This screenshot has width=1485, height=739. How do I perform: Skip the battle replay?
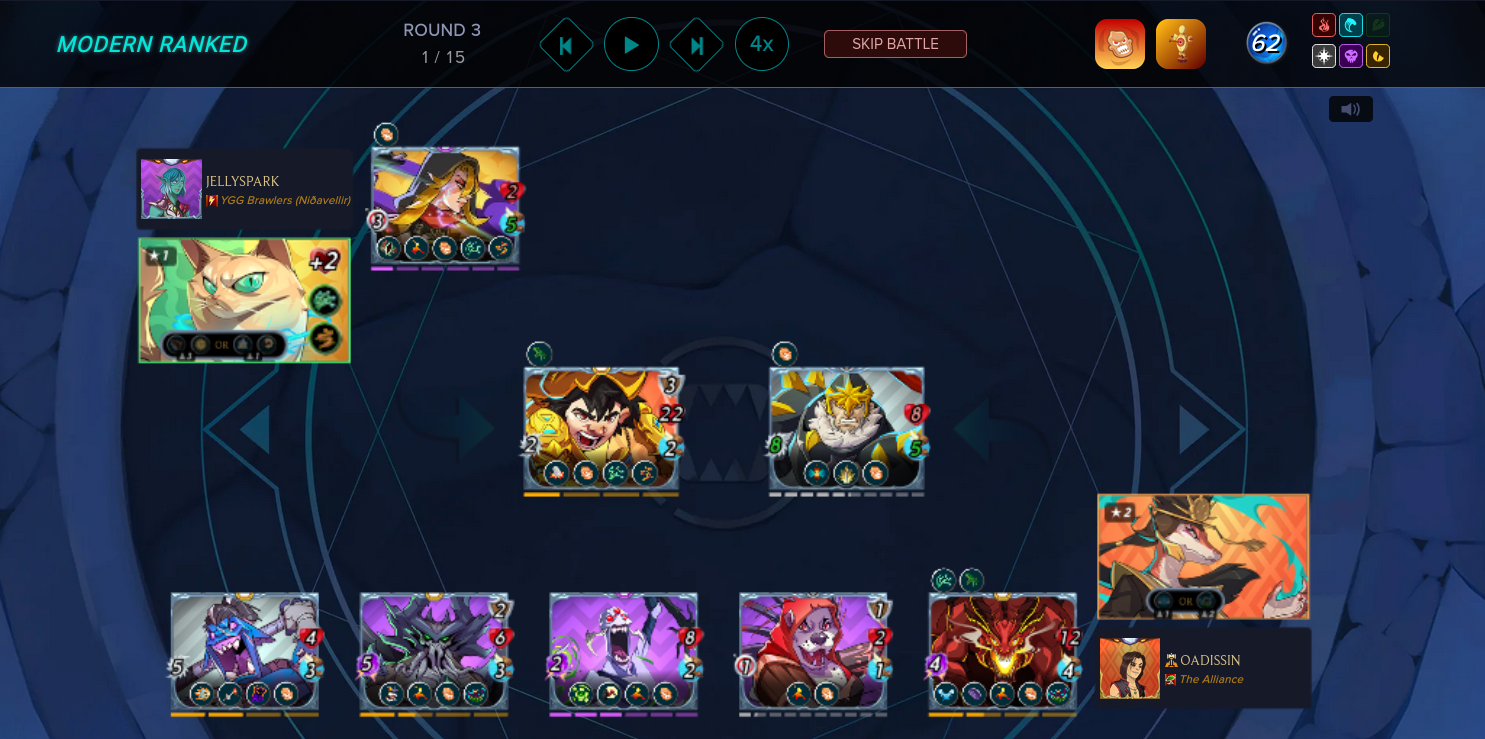click(895, 44)
